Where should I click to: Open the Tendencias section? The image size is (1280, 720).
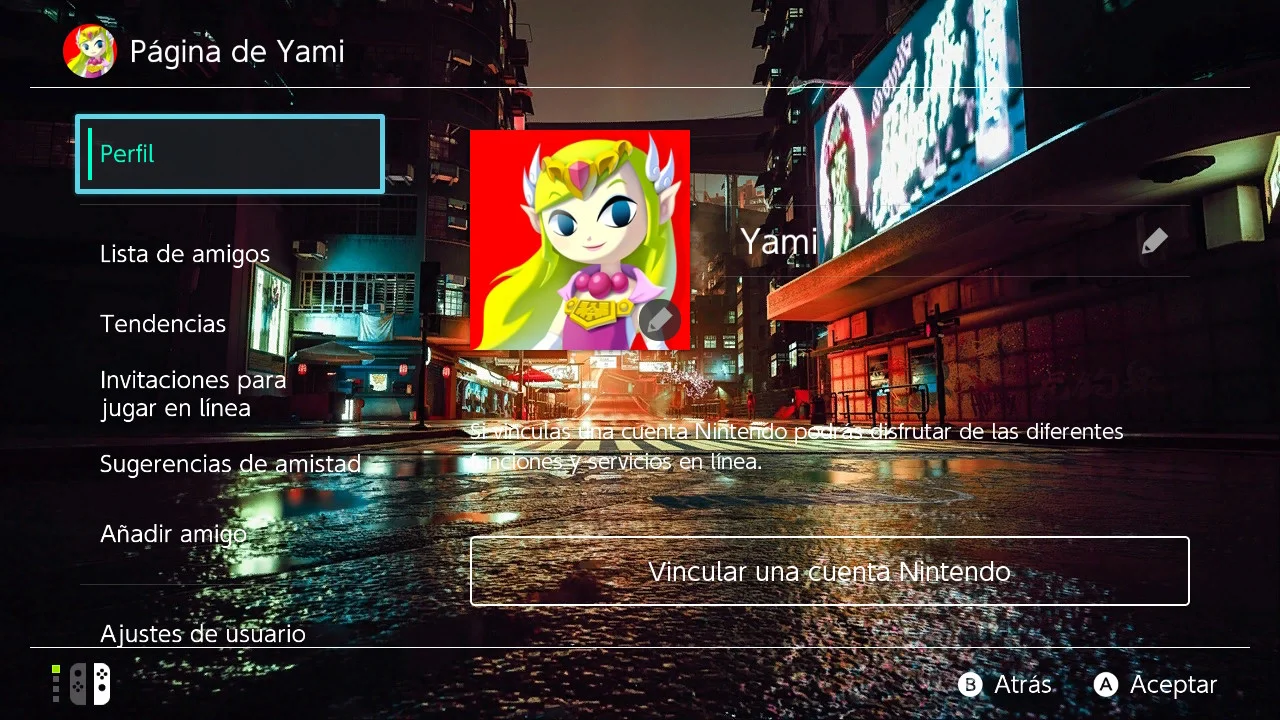click(162, 323)
